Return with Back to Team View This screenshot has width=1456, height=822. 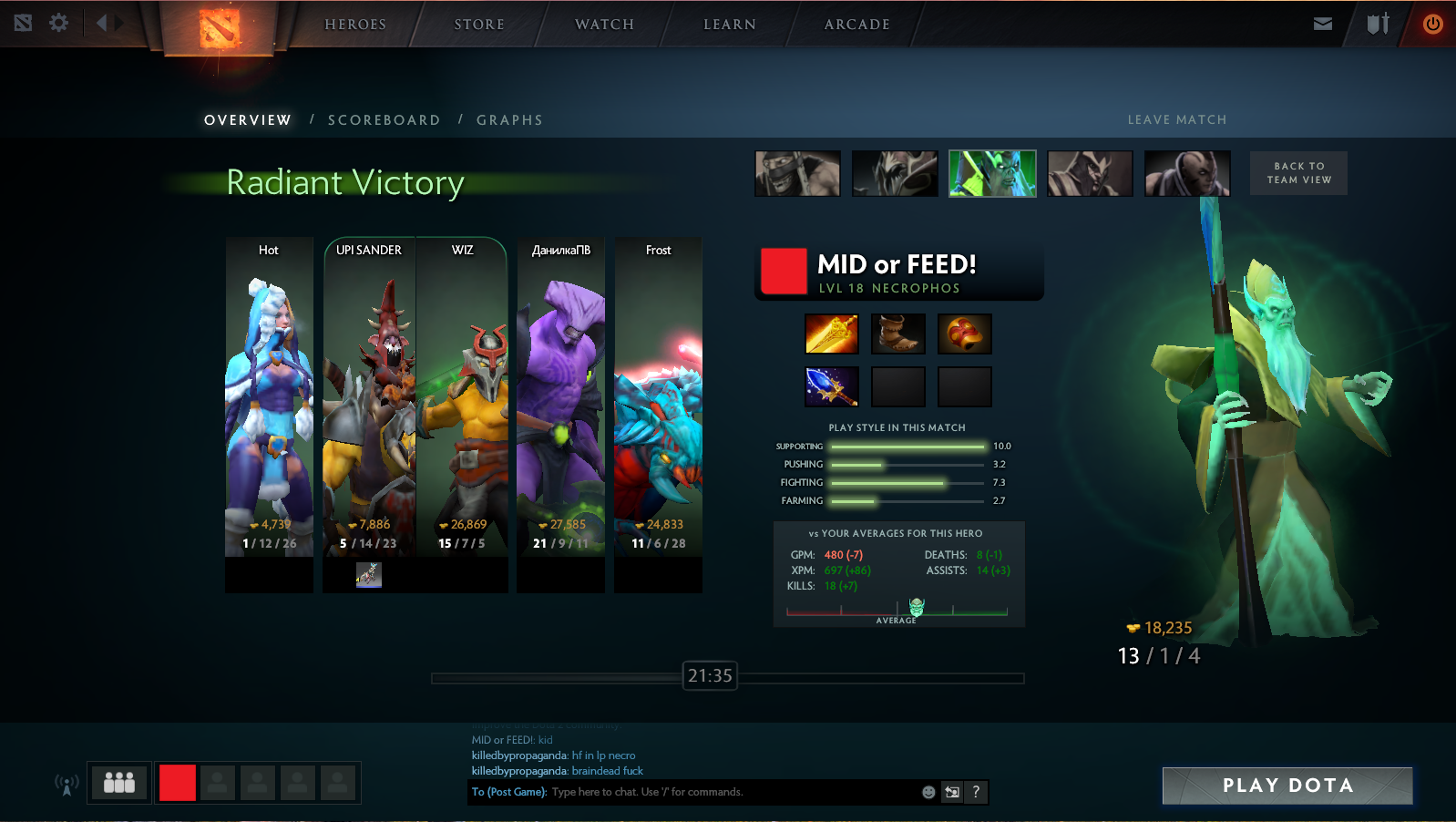tap(1298, 173)
